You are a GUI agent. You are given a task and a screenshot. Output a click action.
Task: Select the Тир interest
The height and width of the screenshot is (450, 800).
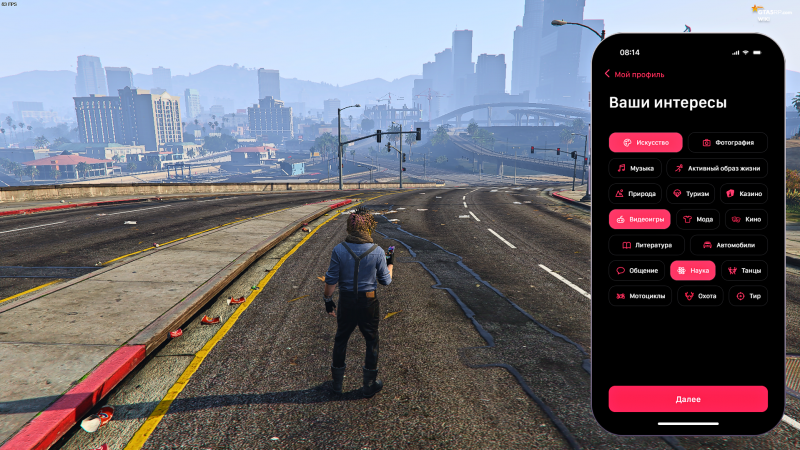coord(748,296)
